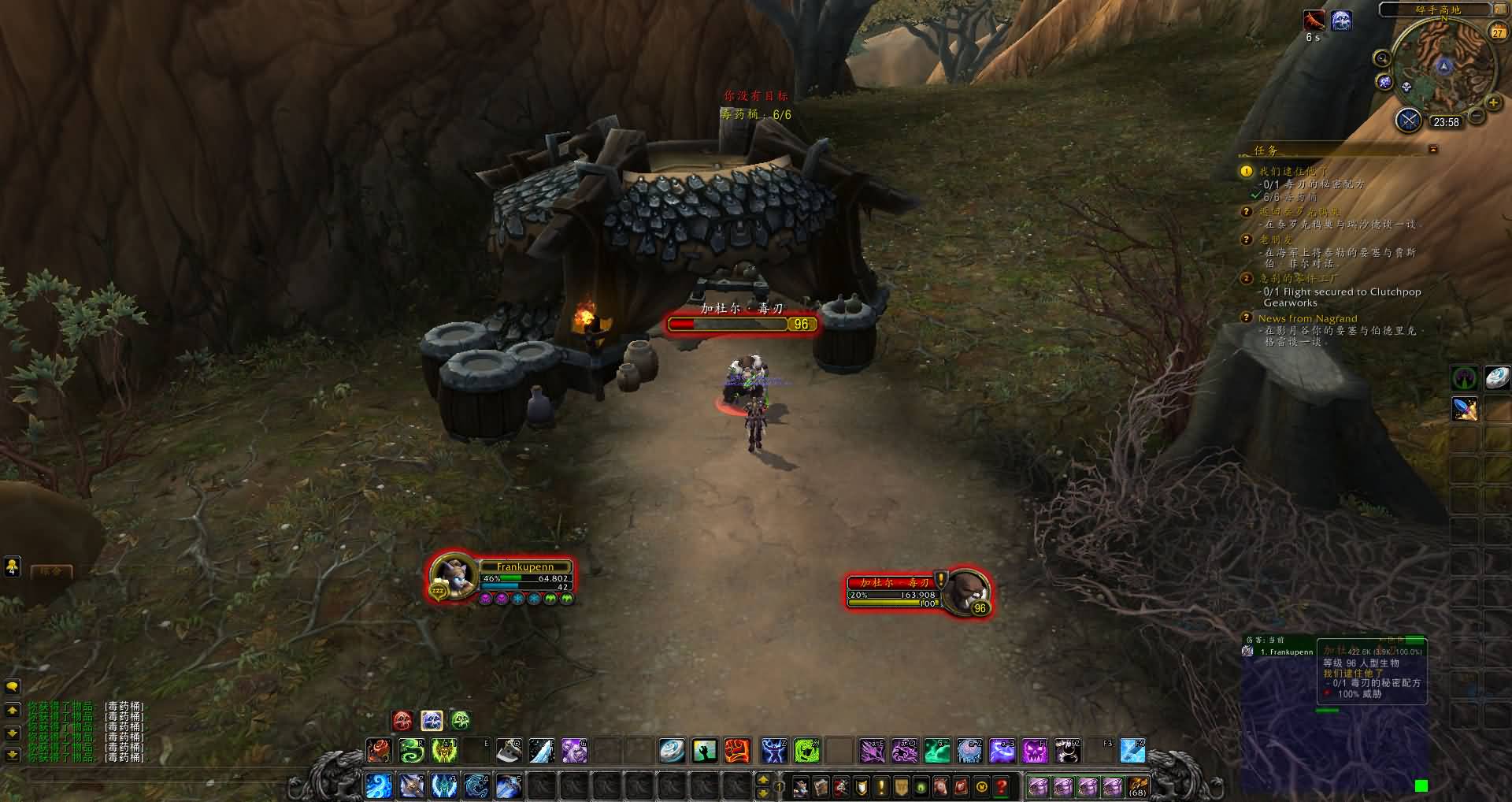Open the backpack bag with 68 slots
The height and width of the screenshot is (802, 1512).
(x=1137, y=785)
